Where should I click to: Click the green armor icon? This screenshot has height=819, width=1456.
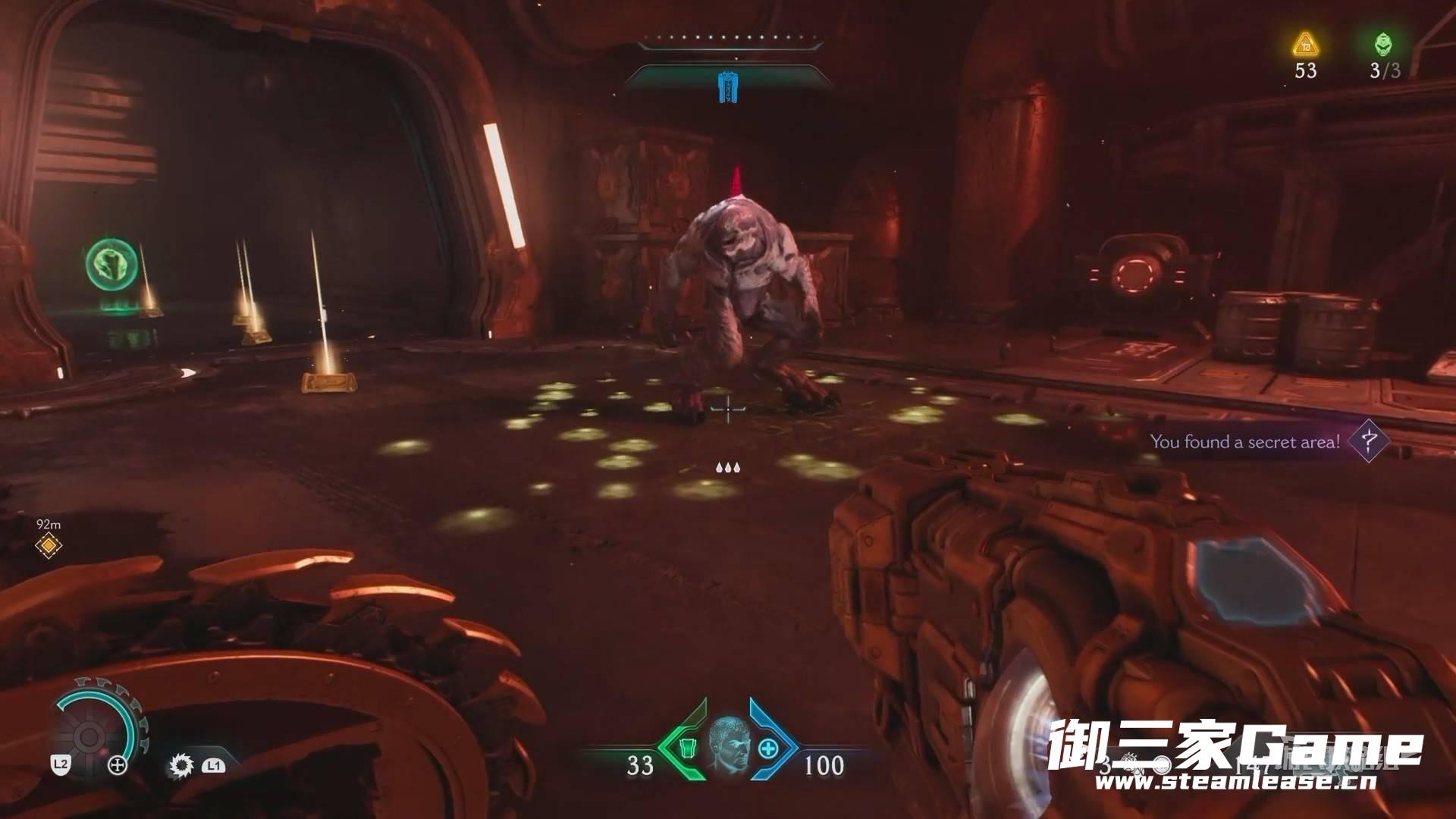687,748
